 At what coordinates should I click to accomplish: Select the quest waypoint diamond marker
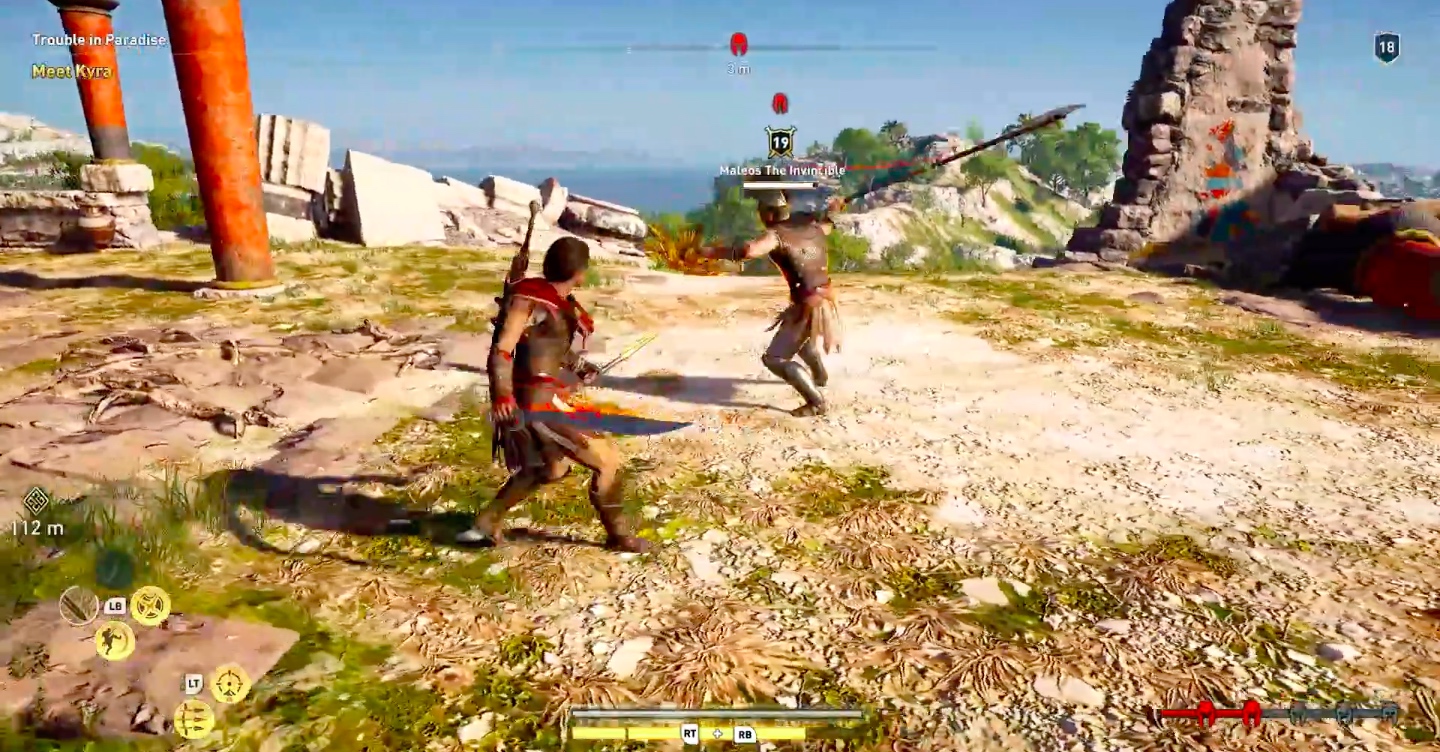[36, 500]
